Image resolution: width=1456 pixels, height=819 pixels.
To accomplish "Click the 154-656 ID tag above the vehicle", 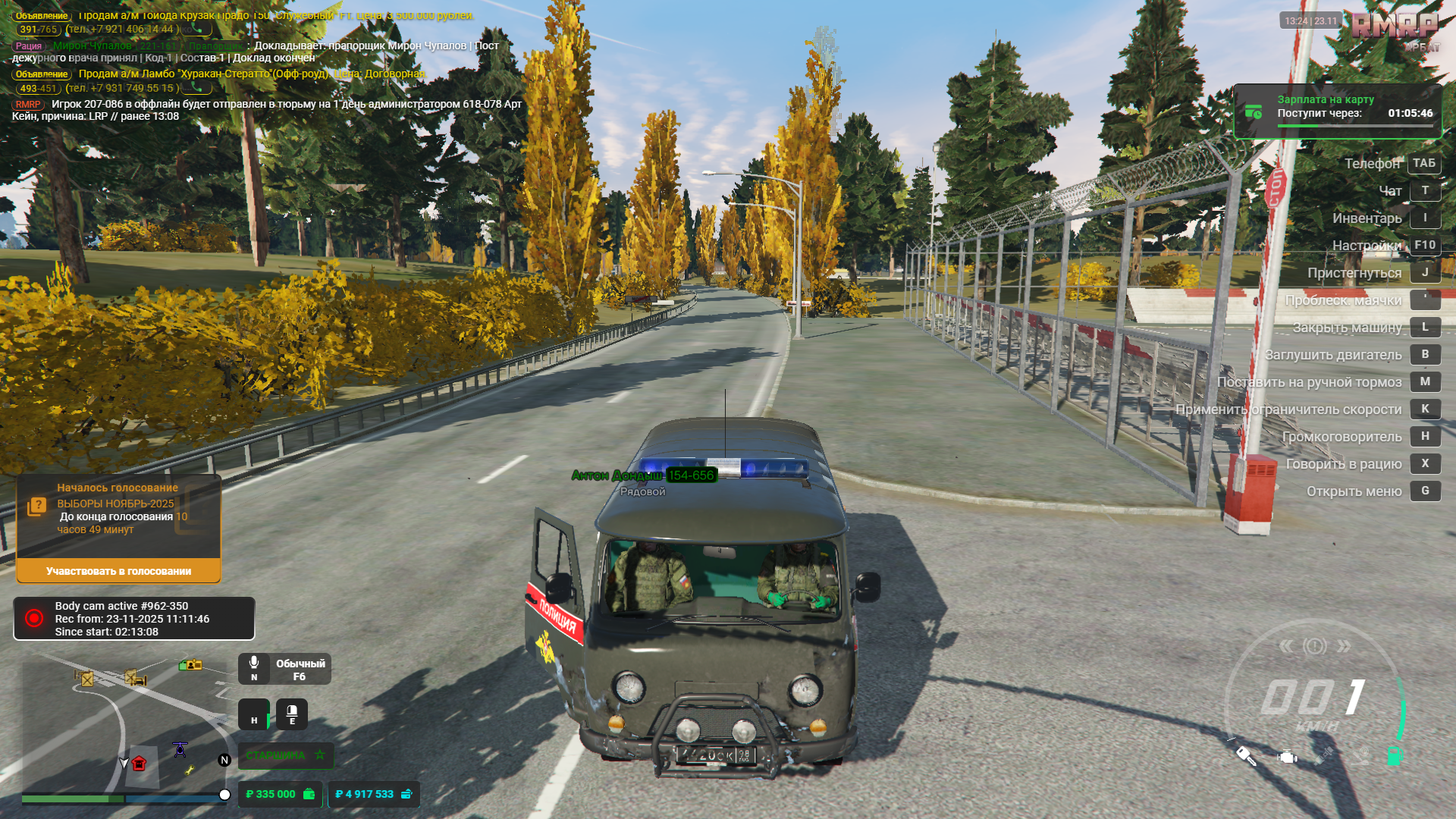I will [x=690, y=476].
